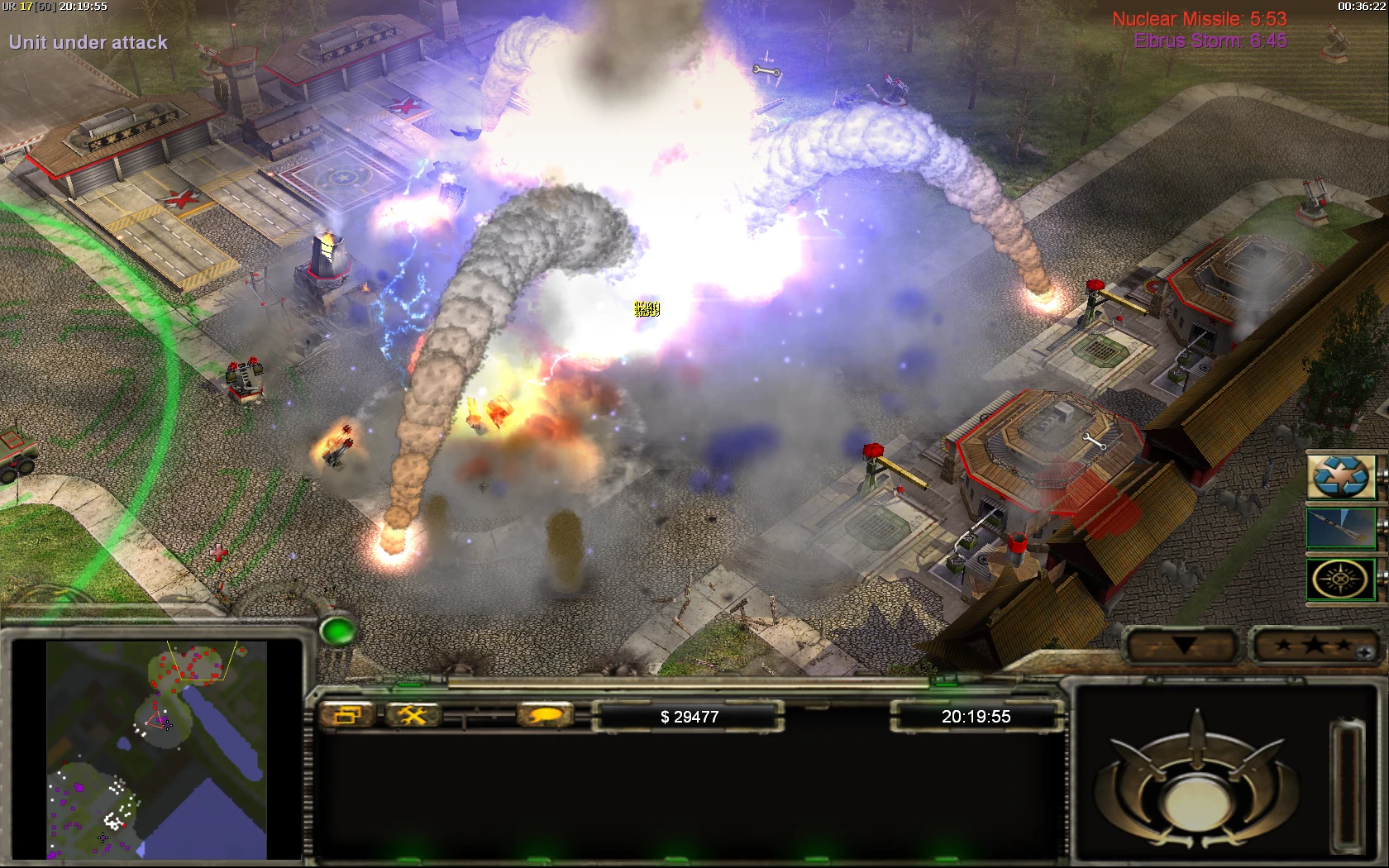Open chat with the speech bubble button

544,716
